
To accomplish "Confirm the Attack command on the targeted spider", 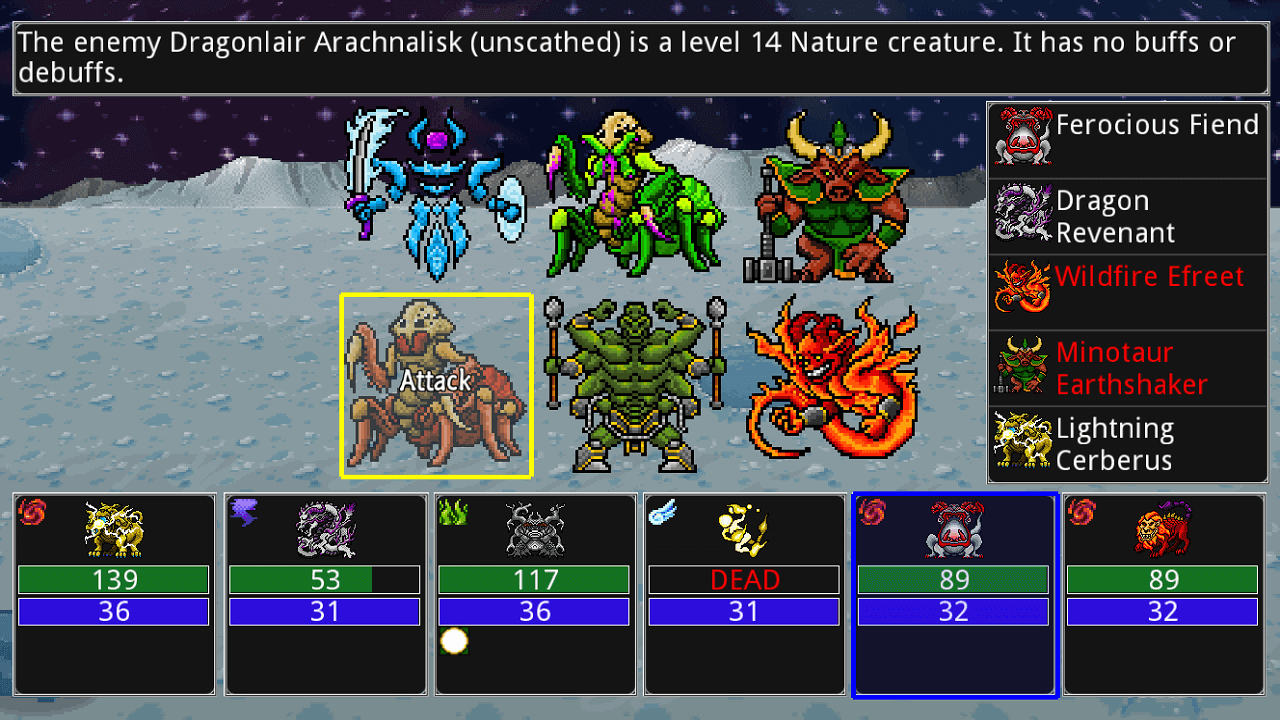I will click(436, 382).
